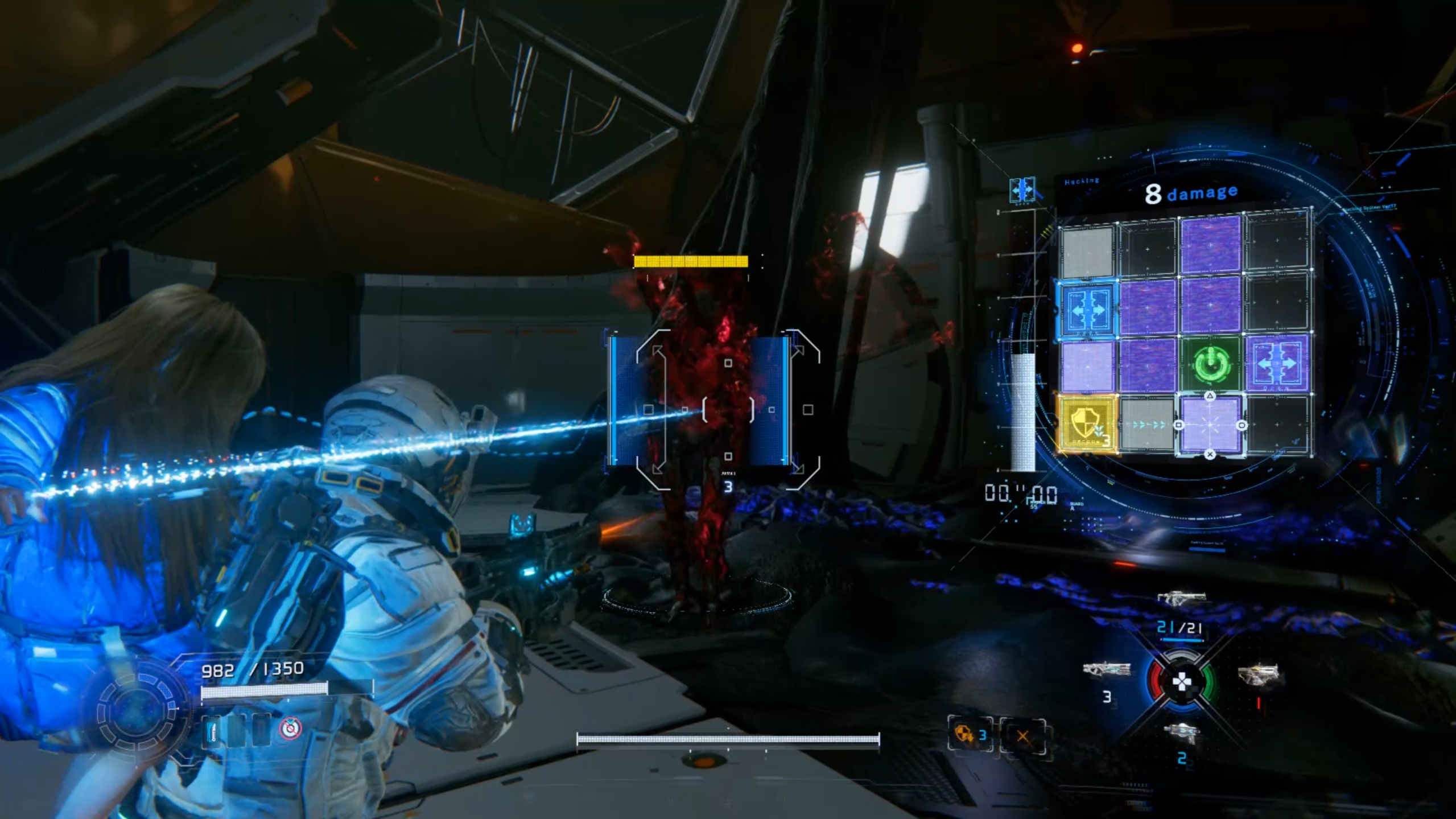This screenshot has width=1456, height=819.
Task: Equip the bottom pistol-style weapon
Action: [x=1181, y=734]
